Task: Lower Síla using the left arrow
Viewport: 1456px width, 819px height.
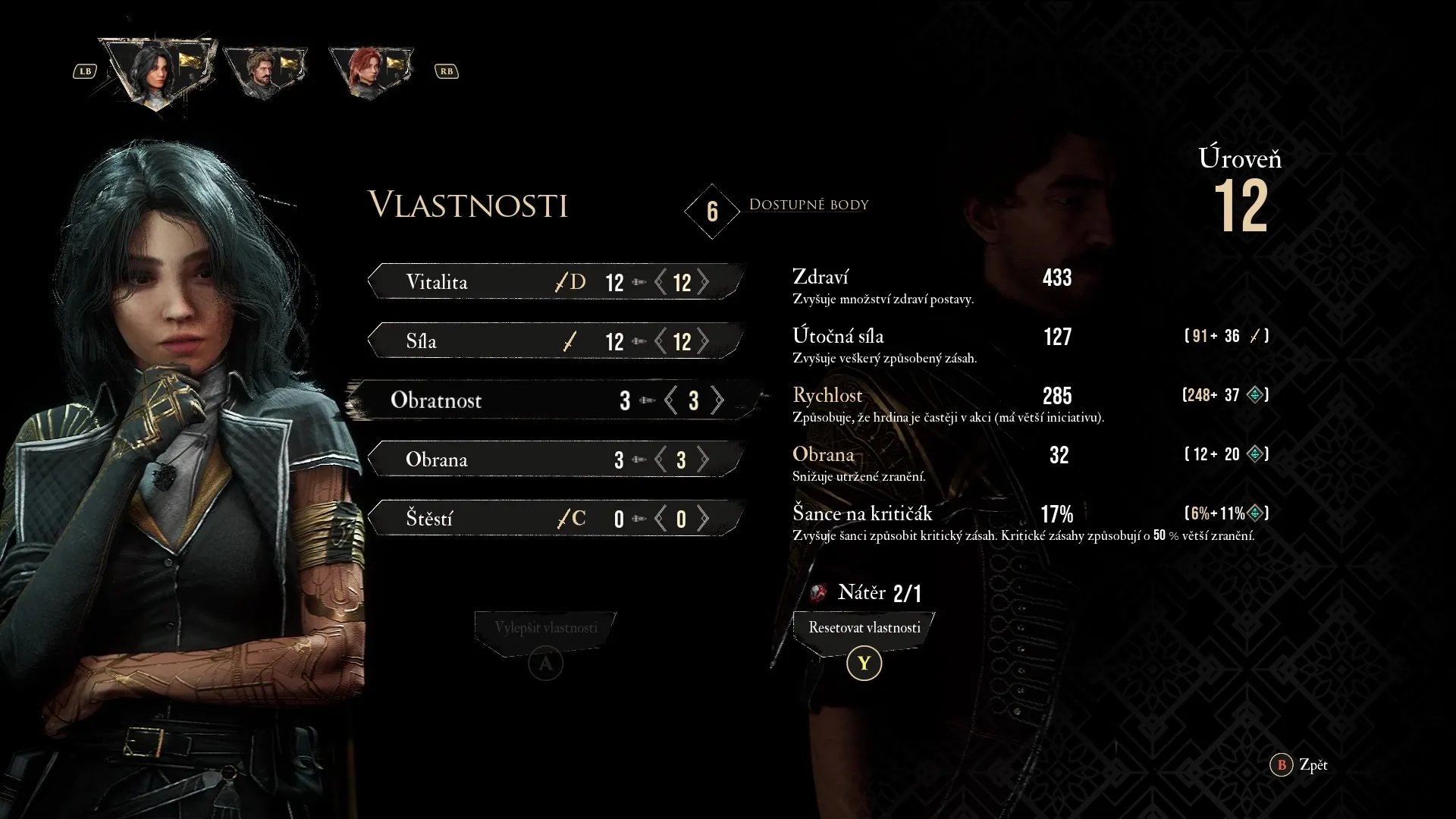Action: click(x=661, y=341)
